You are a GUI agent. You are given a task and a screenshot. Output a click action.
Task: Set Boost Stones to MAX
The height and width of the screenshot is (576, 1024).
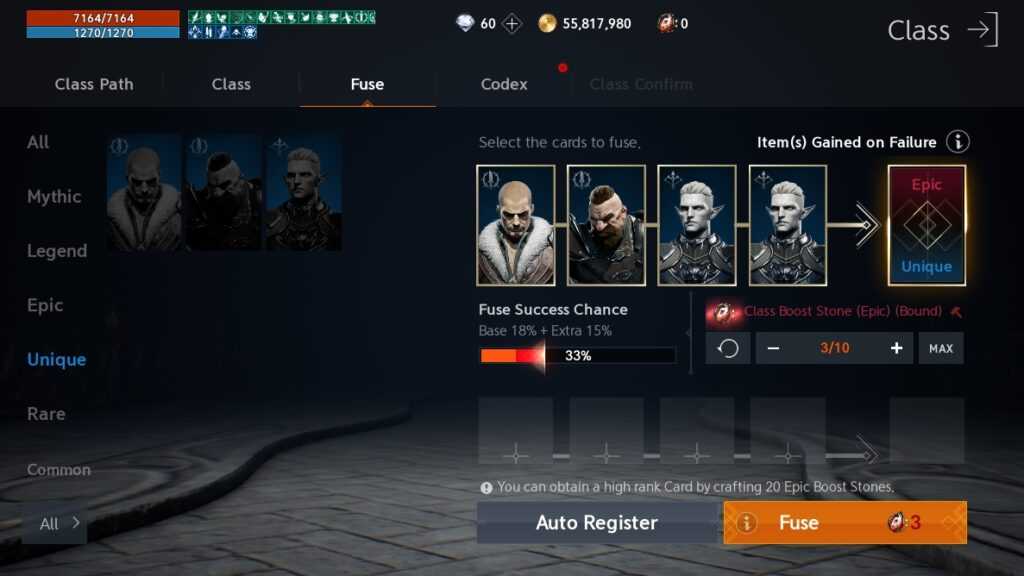(x=941, y=348)
